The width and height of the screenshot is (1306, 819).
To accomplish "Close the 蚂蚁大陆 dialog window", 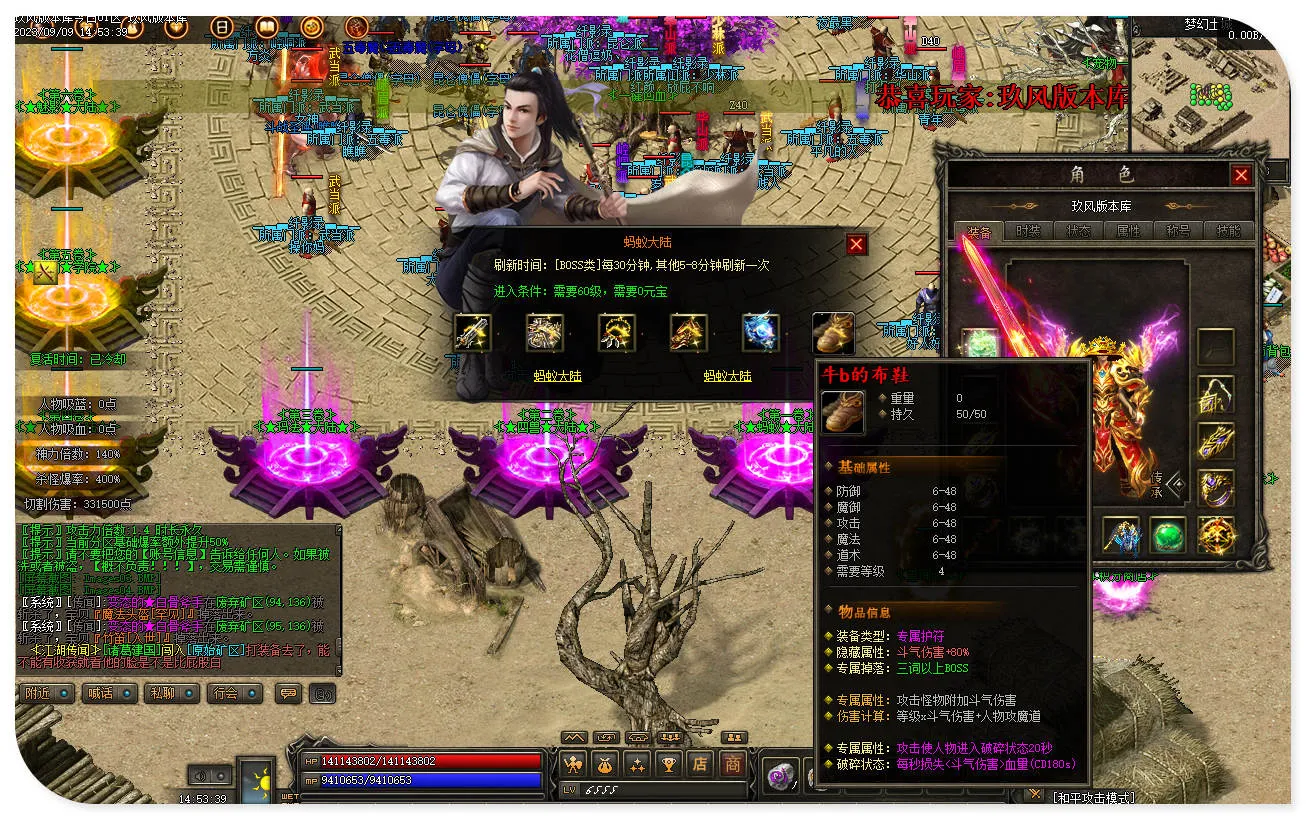I will [x=856, y=244].
